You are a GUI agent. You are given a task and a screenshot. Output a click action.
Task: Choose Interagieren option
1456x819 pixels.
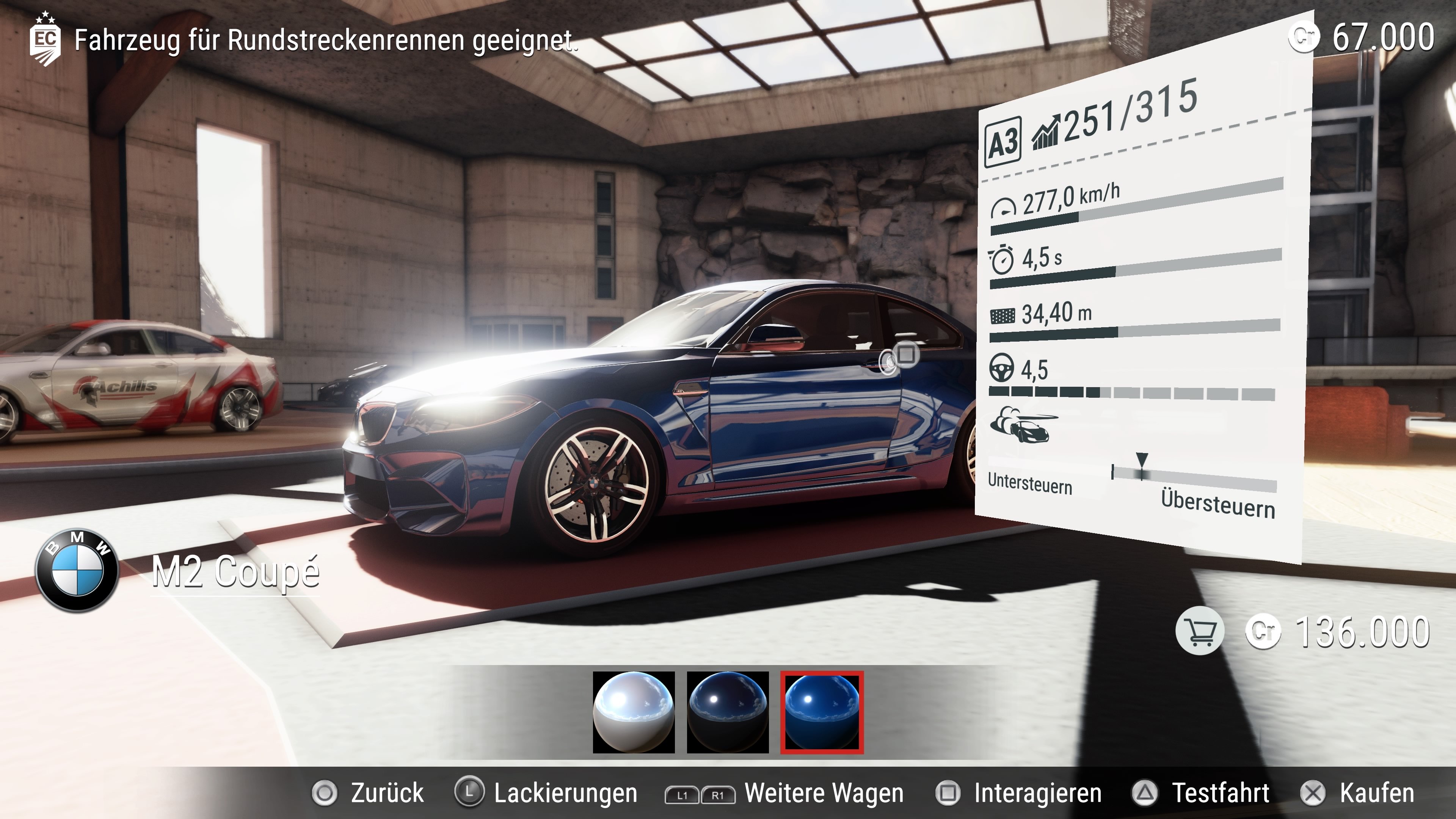[x=1019, y=793]
